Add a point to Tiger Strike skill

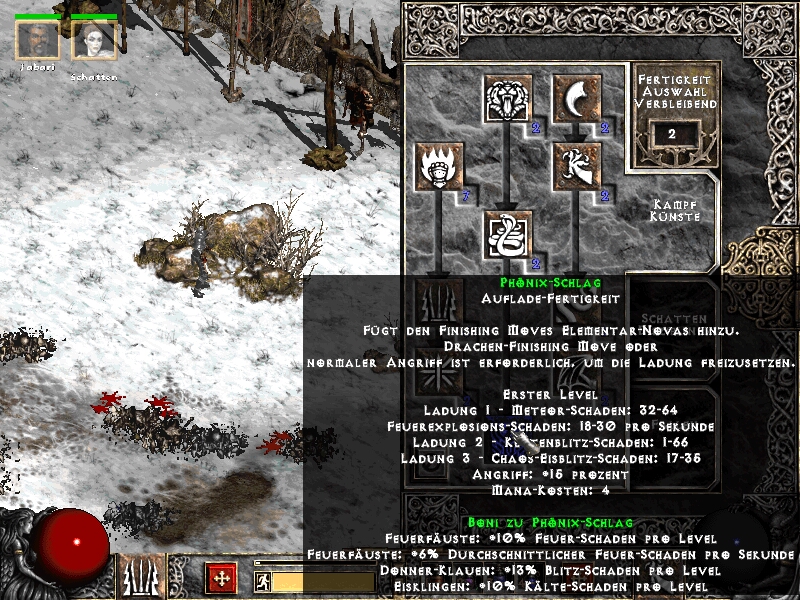coord(507,99)
